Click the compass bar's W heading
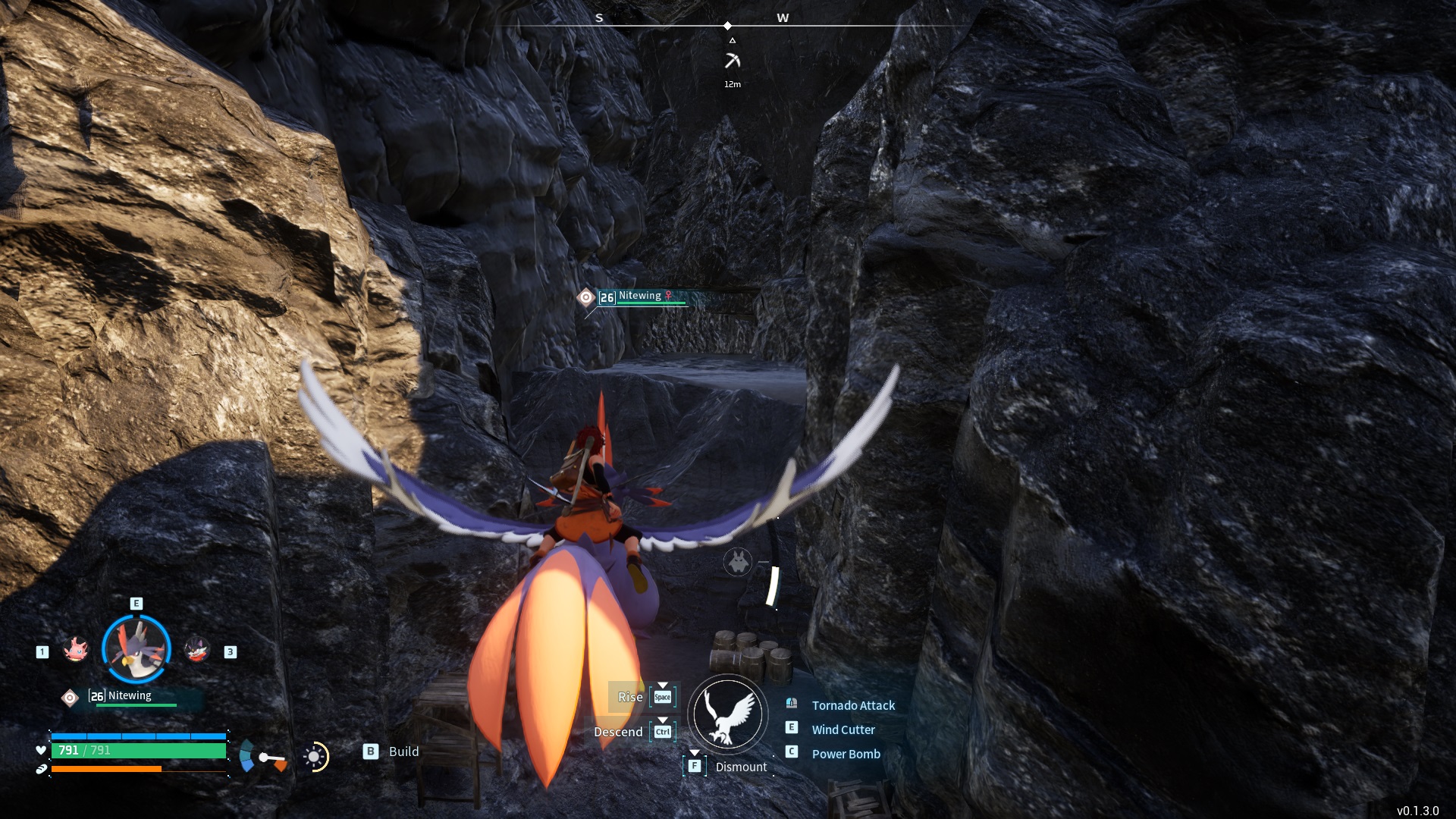 click(x=783, y=17)
